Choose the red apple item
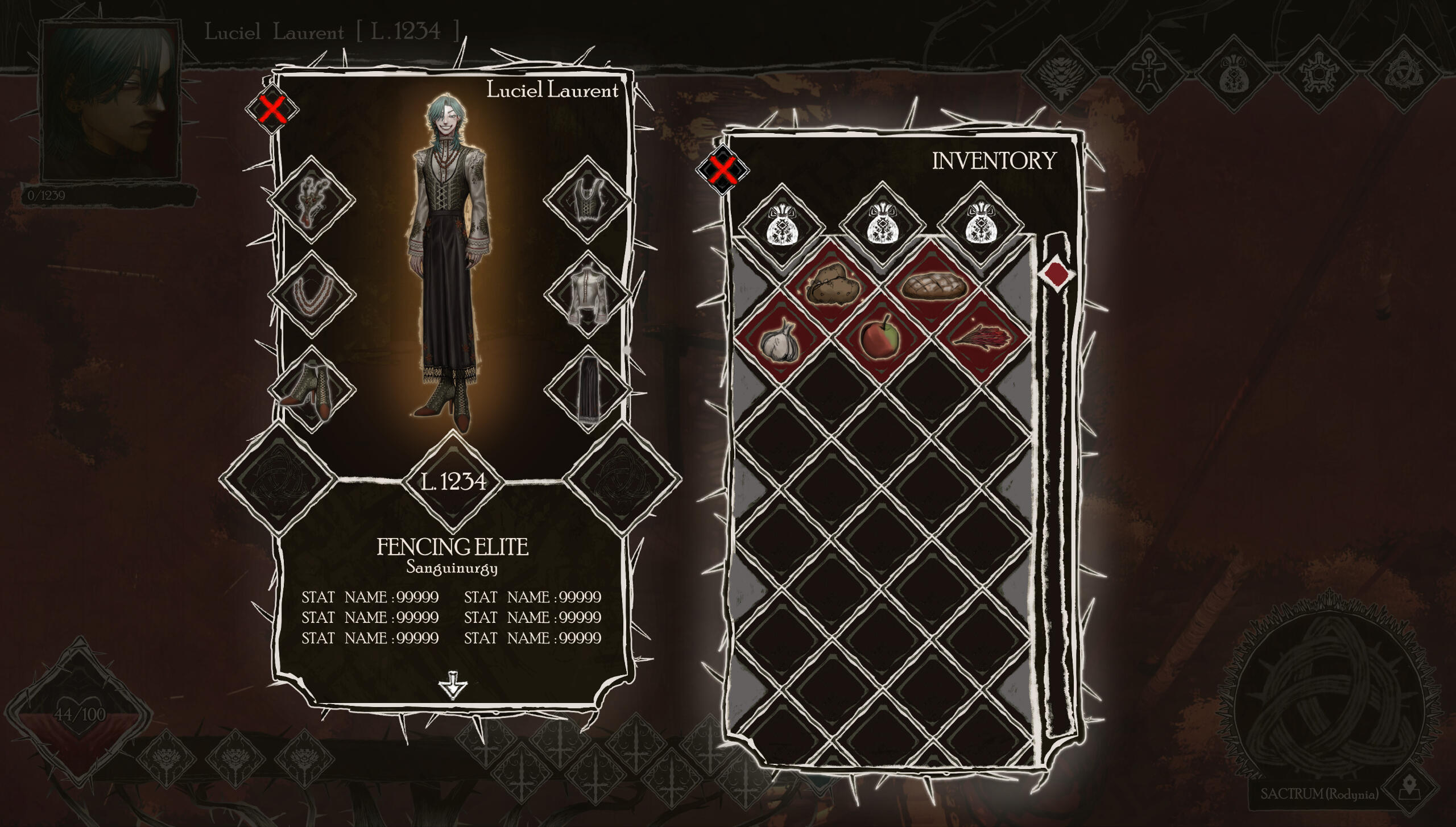 tap(880, 338)
